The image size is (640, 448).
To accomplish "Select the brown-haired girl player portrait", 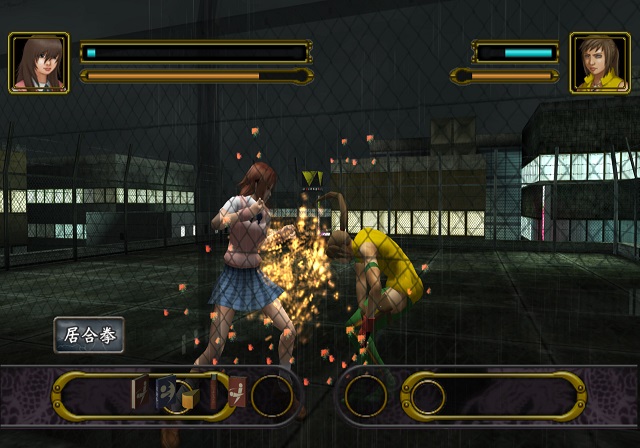I will coord(39,62).
